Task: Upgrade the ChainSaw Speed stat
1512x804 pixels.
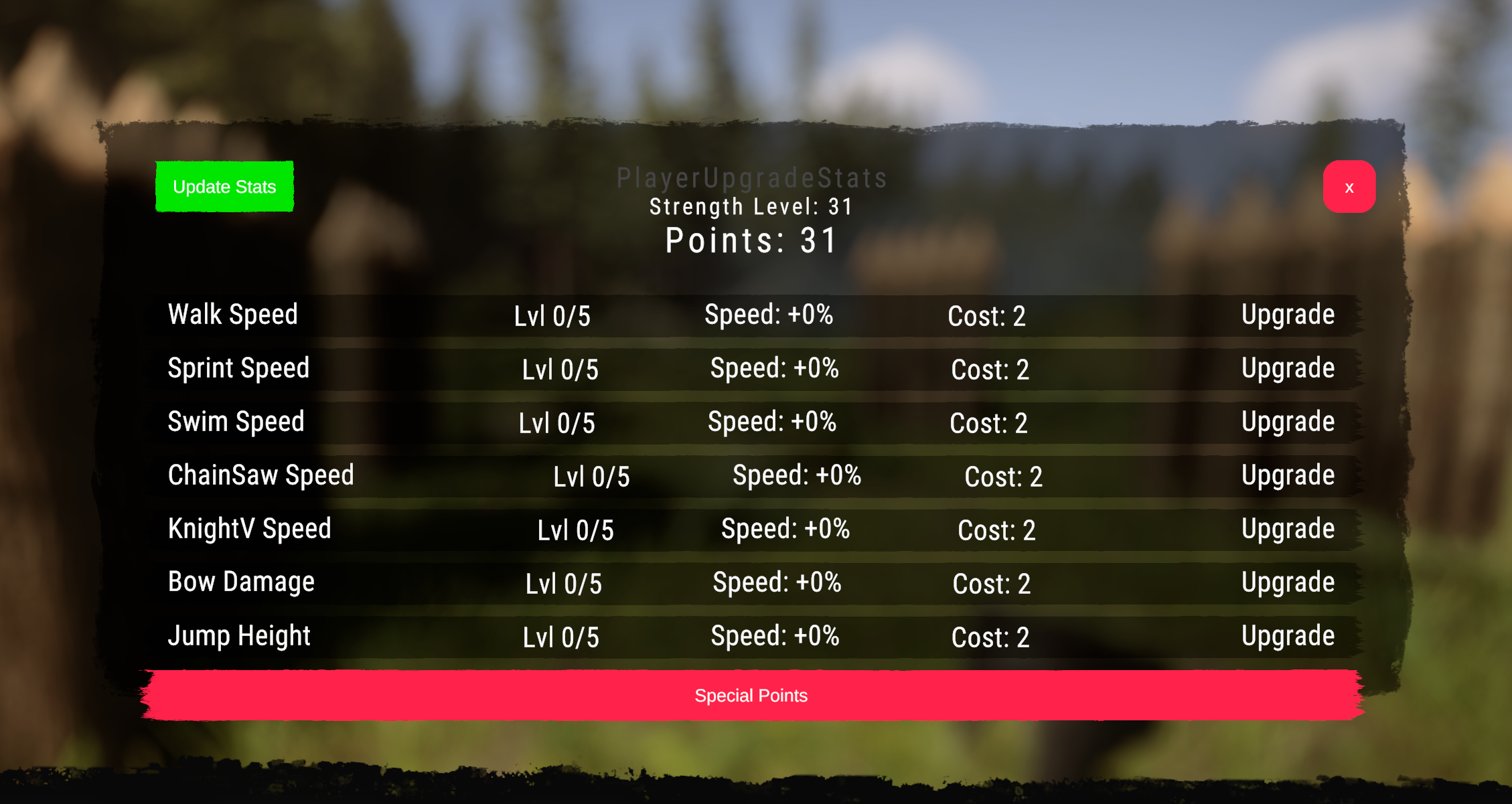Action: point(1287,475)
